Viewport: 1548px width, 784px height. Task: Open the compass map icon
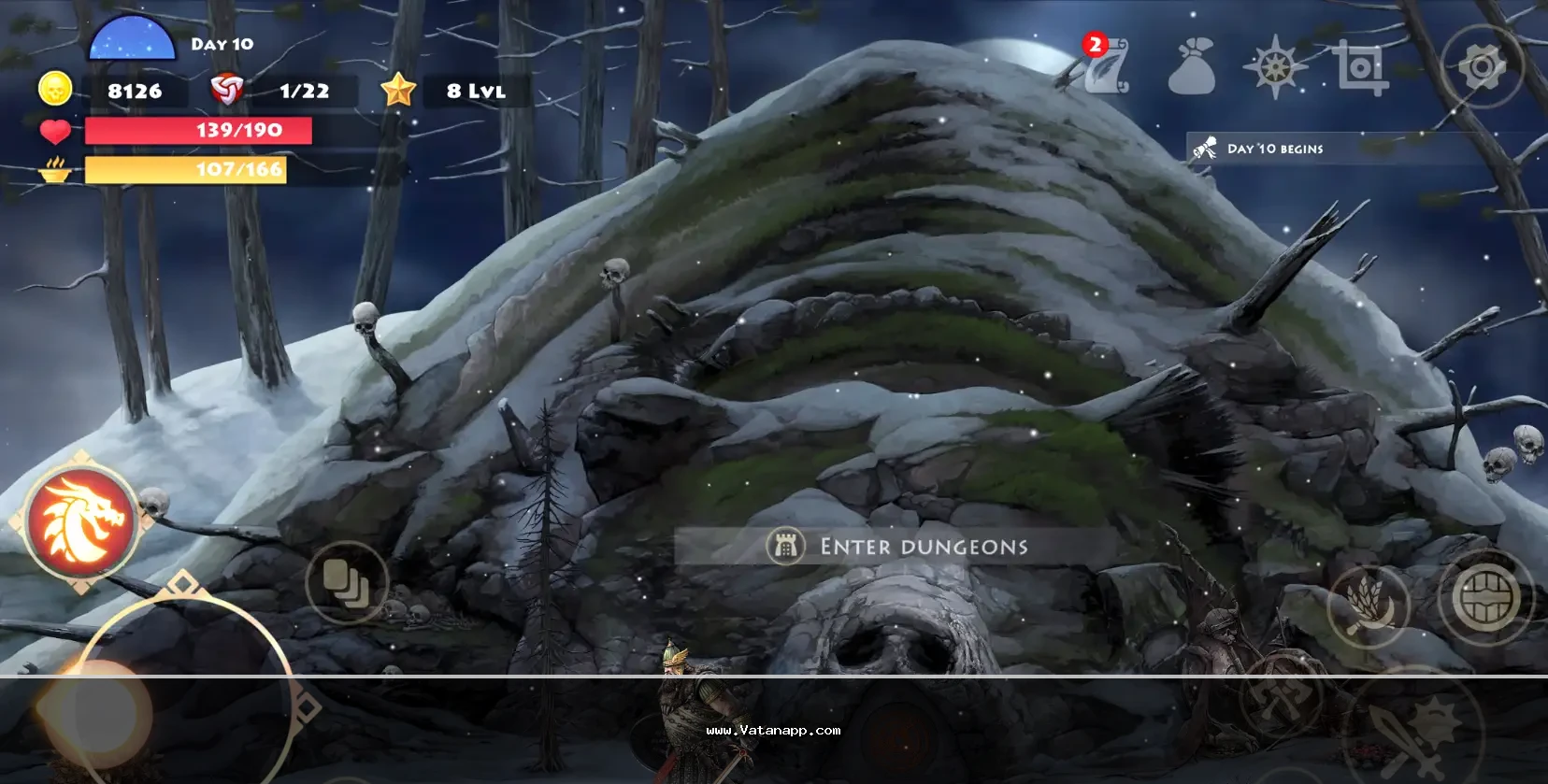[1275, 66]
